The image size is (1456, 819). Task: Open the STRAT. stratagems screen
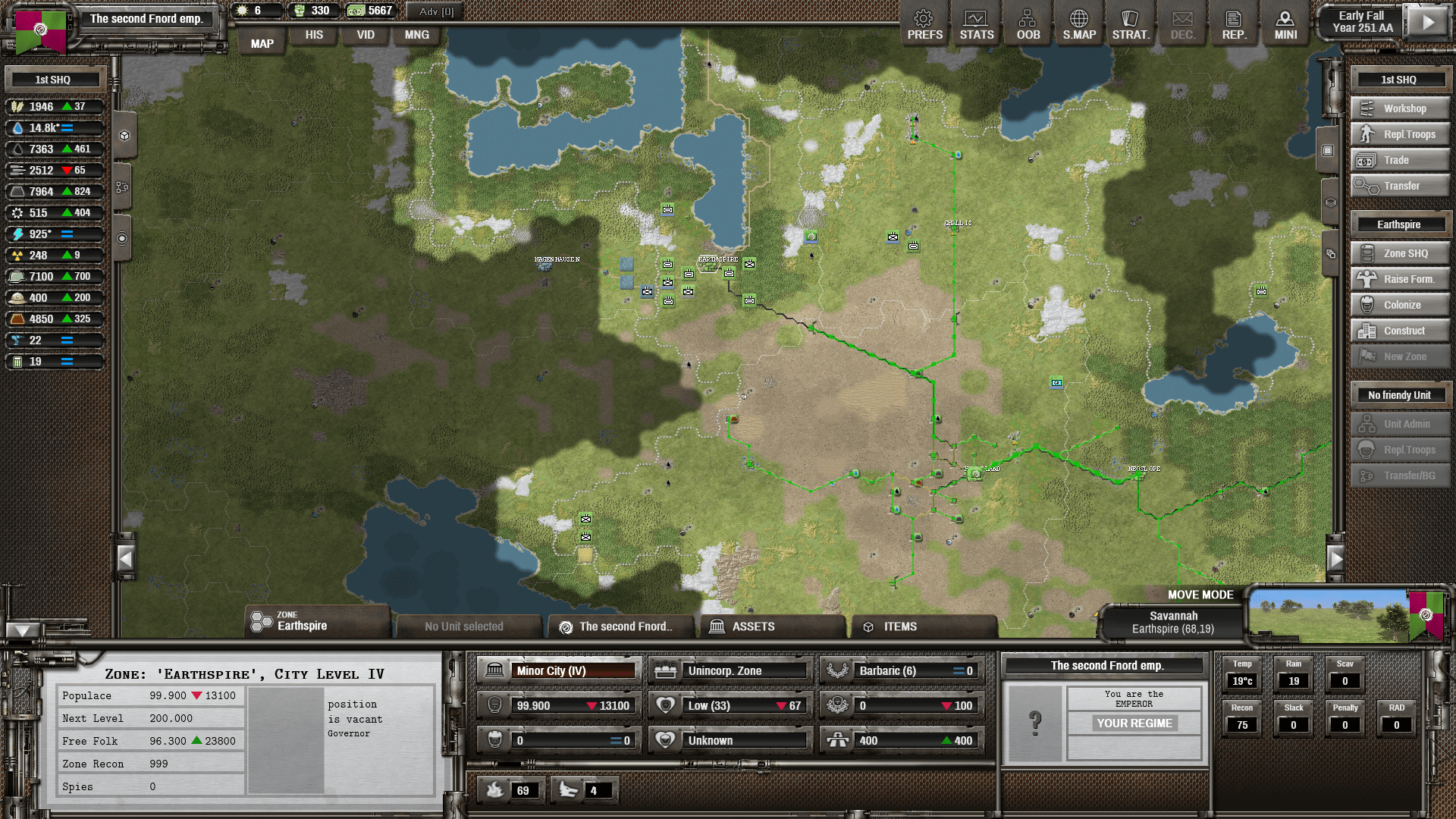tap(1131, 25)
